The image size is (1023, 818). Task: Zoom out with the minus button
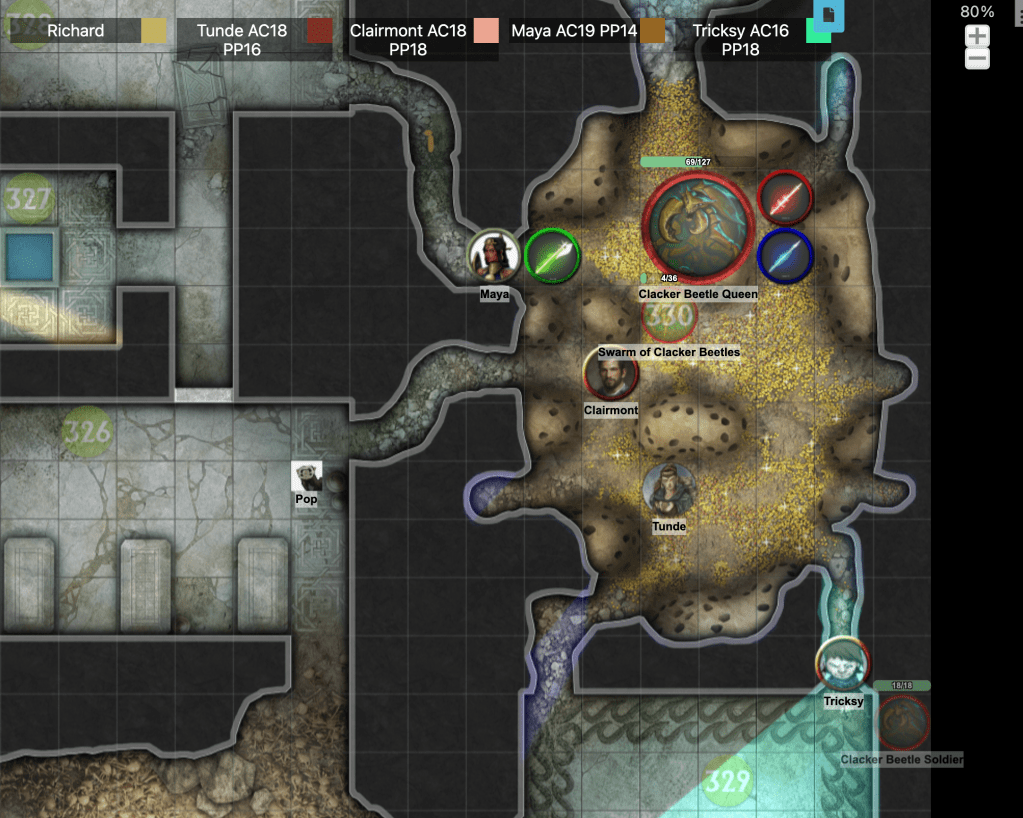coord(977,59)
